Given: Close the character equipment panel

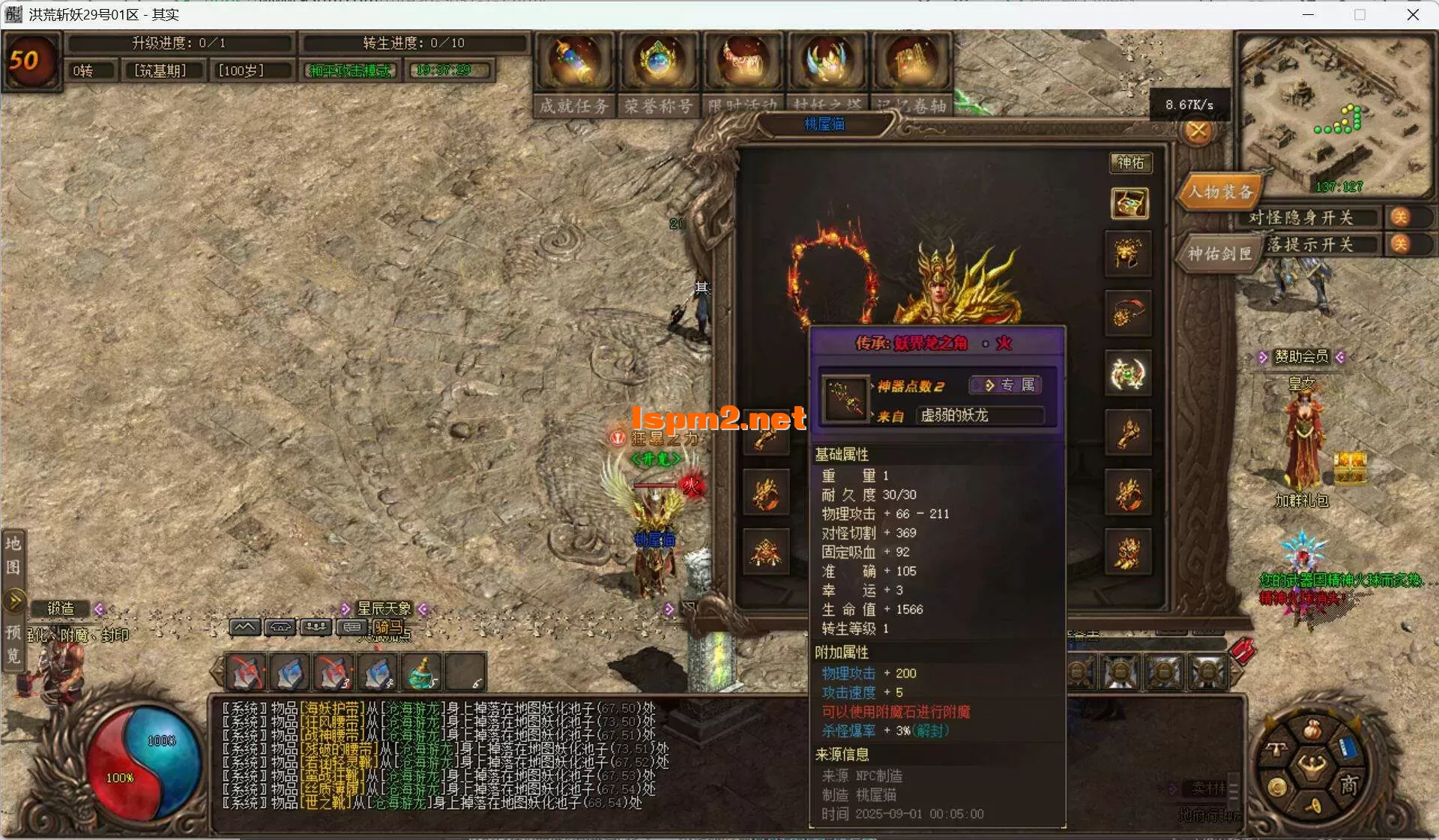Looking at the screenshot, I should click(x=1198, y=131).
